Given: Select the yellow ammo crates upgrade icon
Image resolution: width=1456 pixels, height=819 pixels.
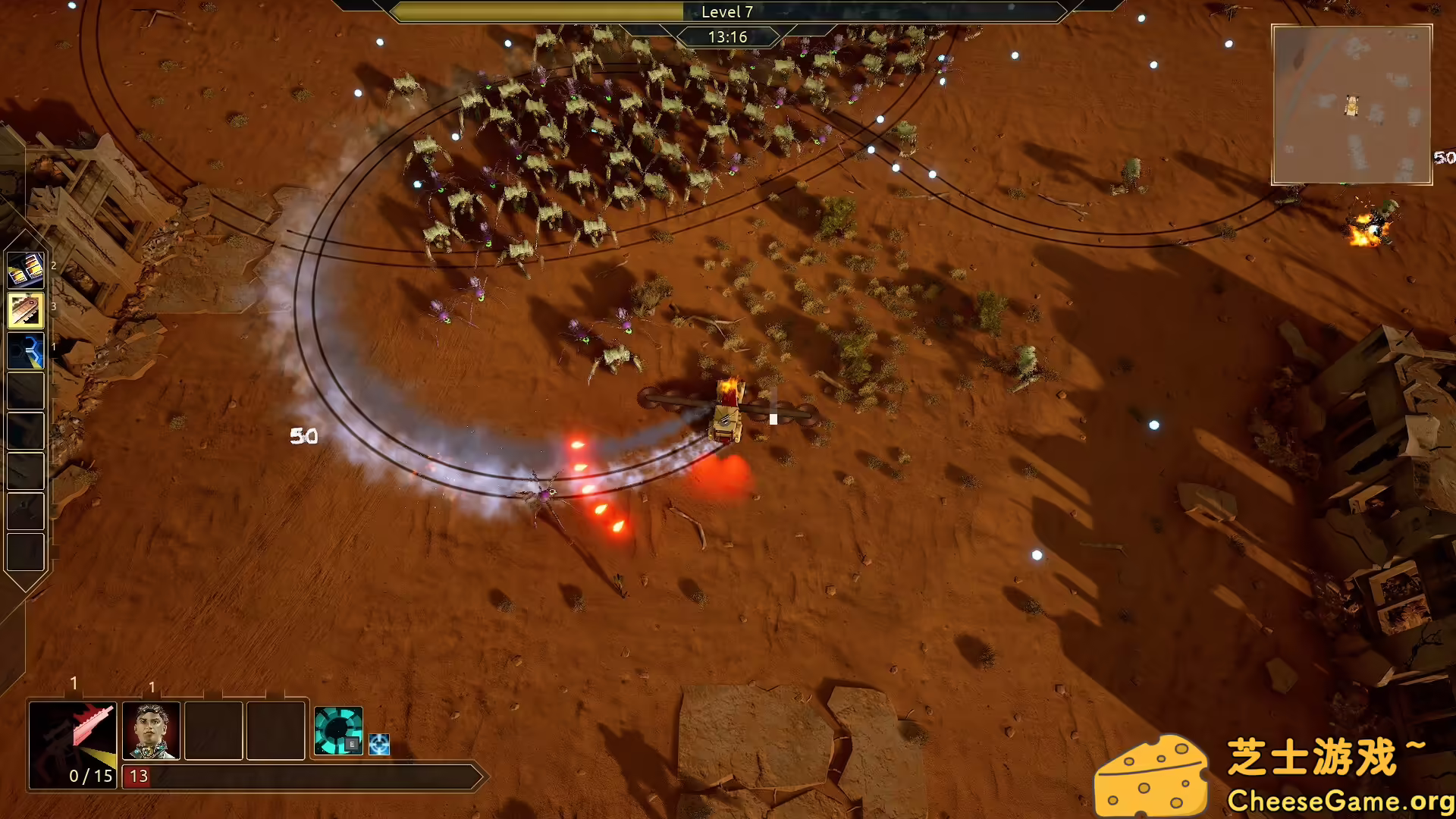Looking at the screenshot, I should 26,270.
